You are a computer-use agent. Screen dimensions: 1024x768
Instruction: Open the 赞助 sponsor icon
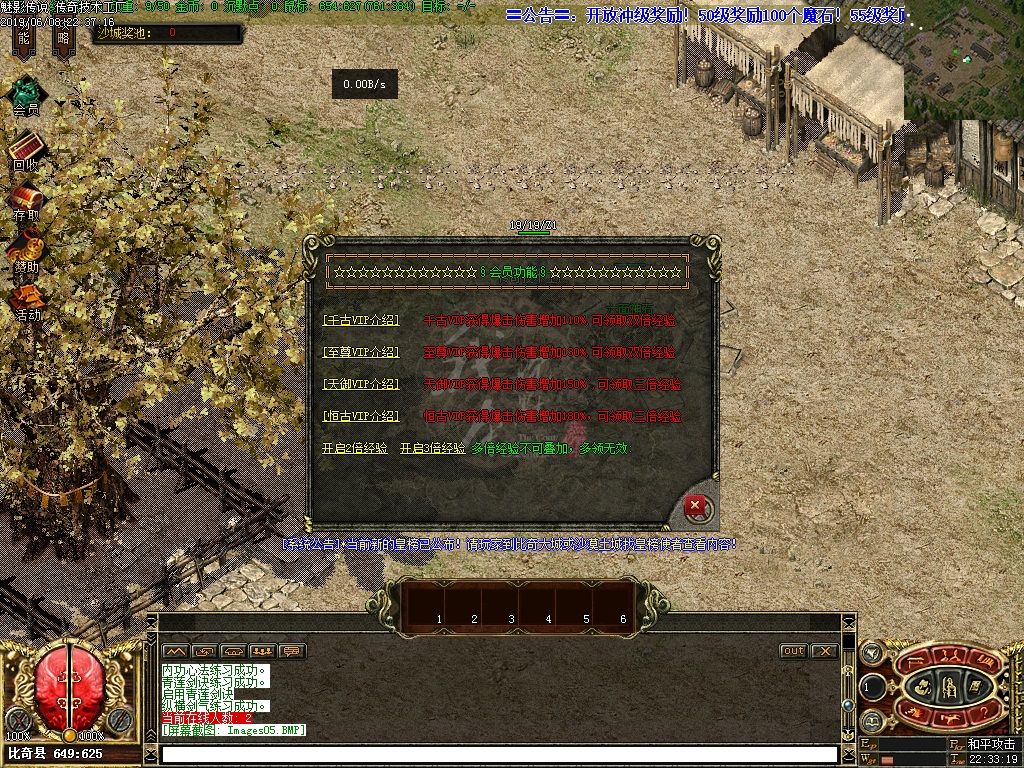(26, 250)
